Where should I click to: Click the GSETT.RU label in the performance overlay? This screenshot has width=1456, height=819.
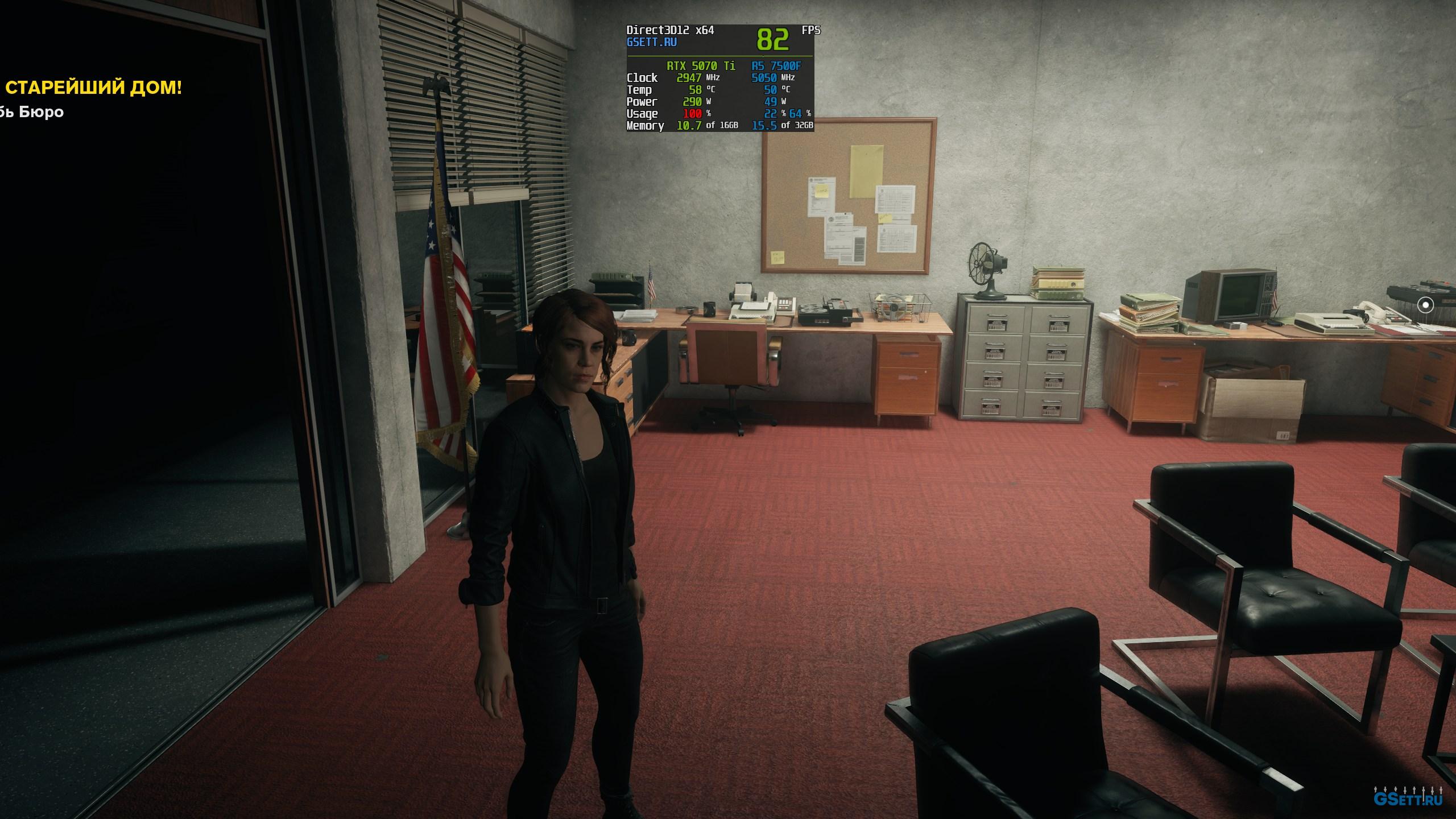click(651, 43)
